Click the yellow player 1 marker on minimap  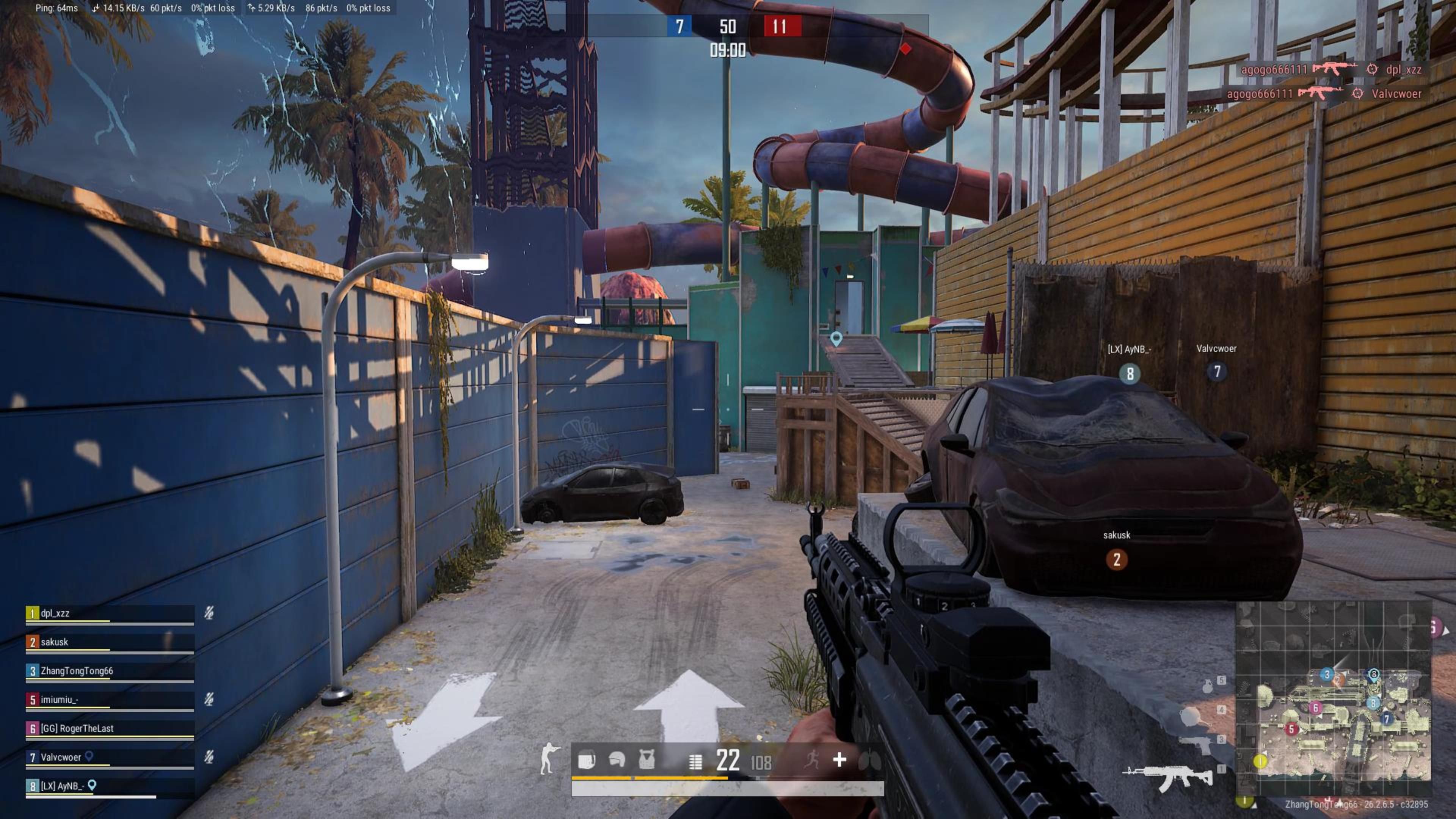(1260, 761)
